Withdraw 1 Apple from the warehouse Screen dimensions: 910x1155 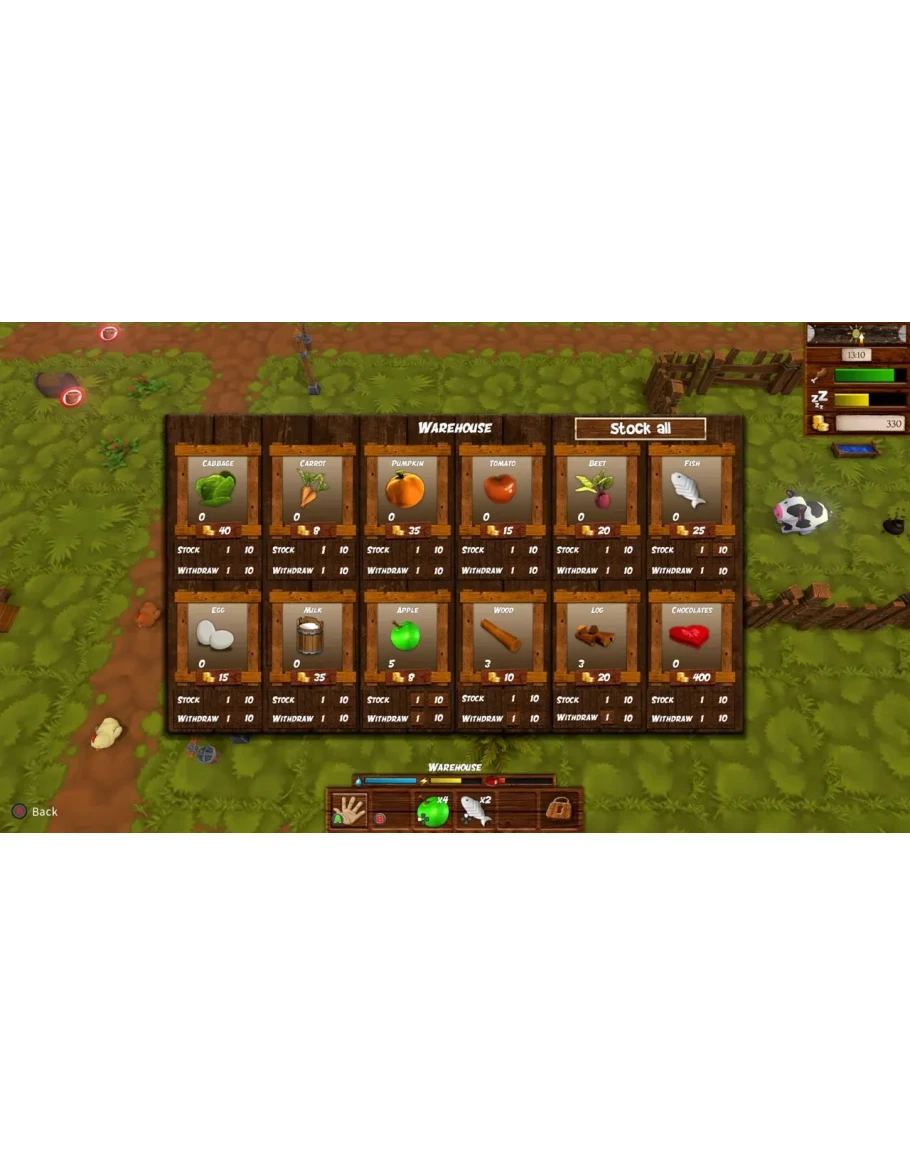click(417, 718)
